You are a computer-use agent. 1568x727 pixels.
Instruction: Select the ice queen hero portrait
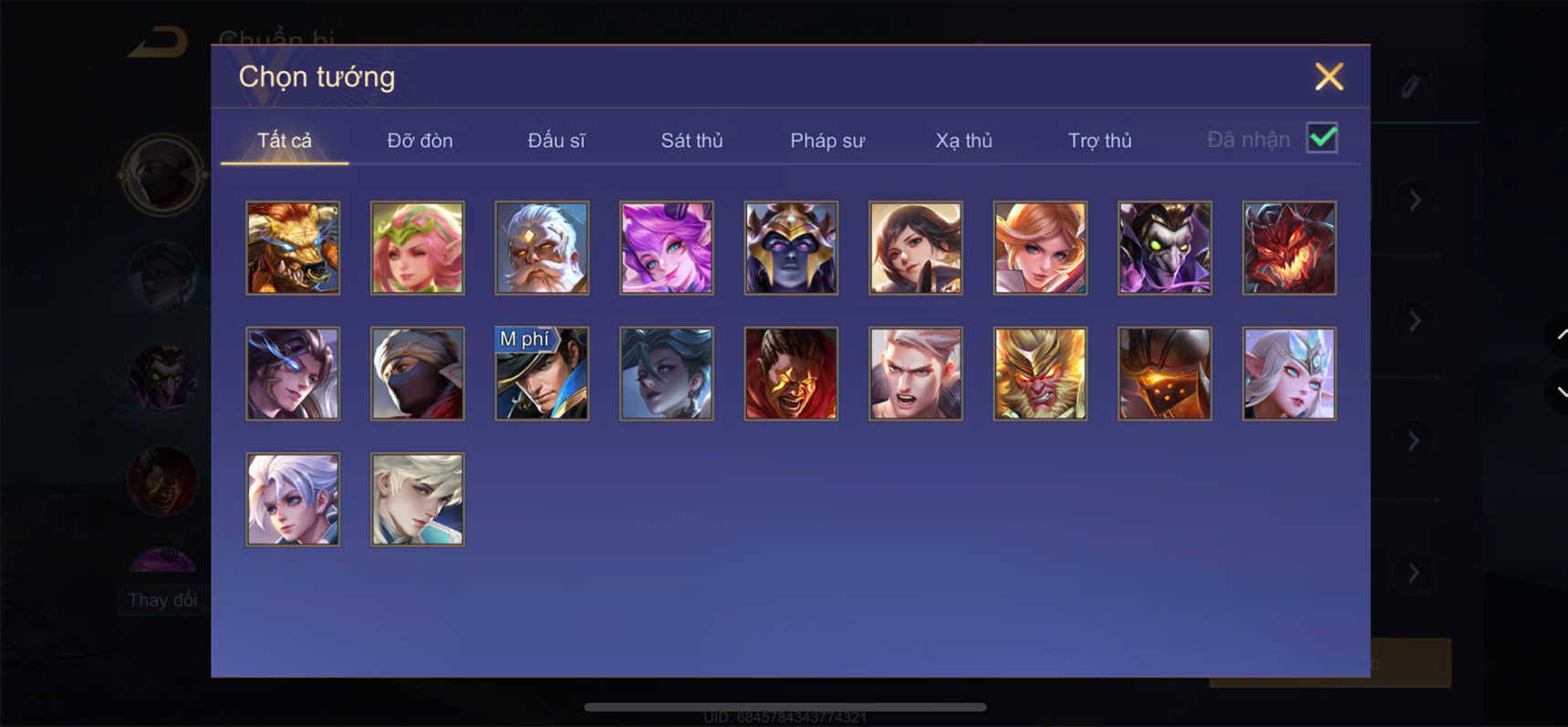(x=1288, y=372)
